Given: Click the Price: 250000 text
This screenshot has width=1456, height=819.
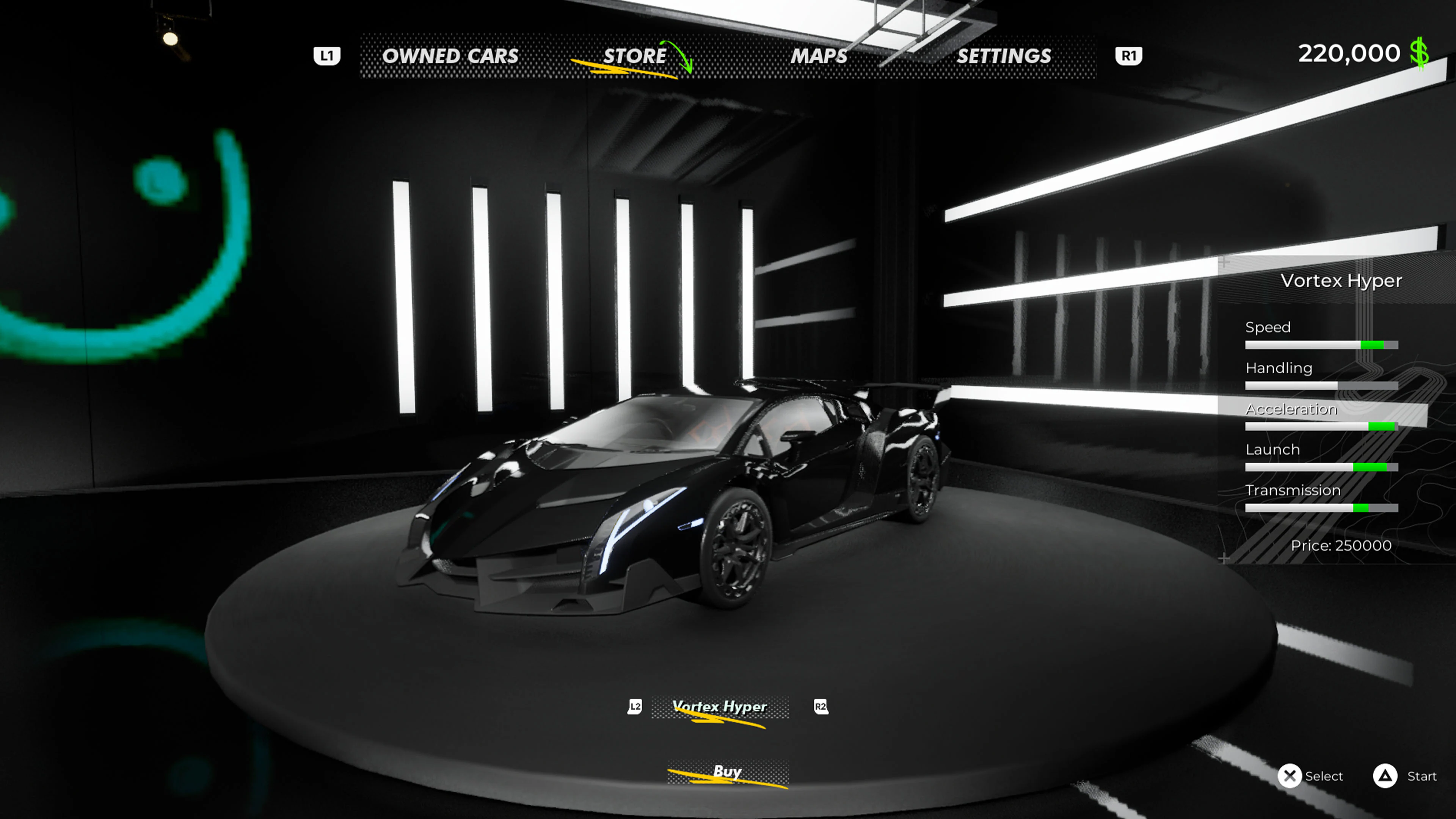Looking at the screenshot, I should [1342, 546].
